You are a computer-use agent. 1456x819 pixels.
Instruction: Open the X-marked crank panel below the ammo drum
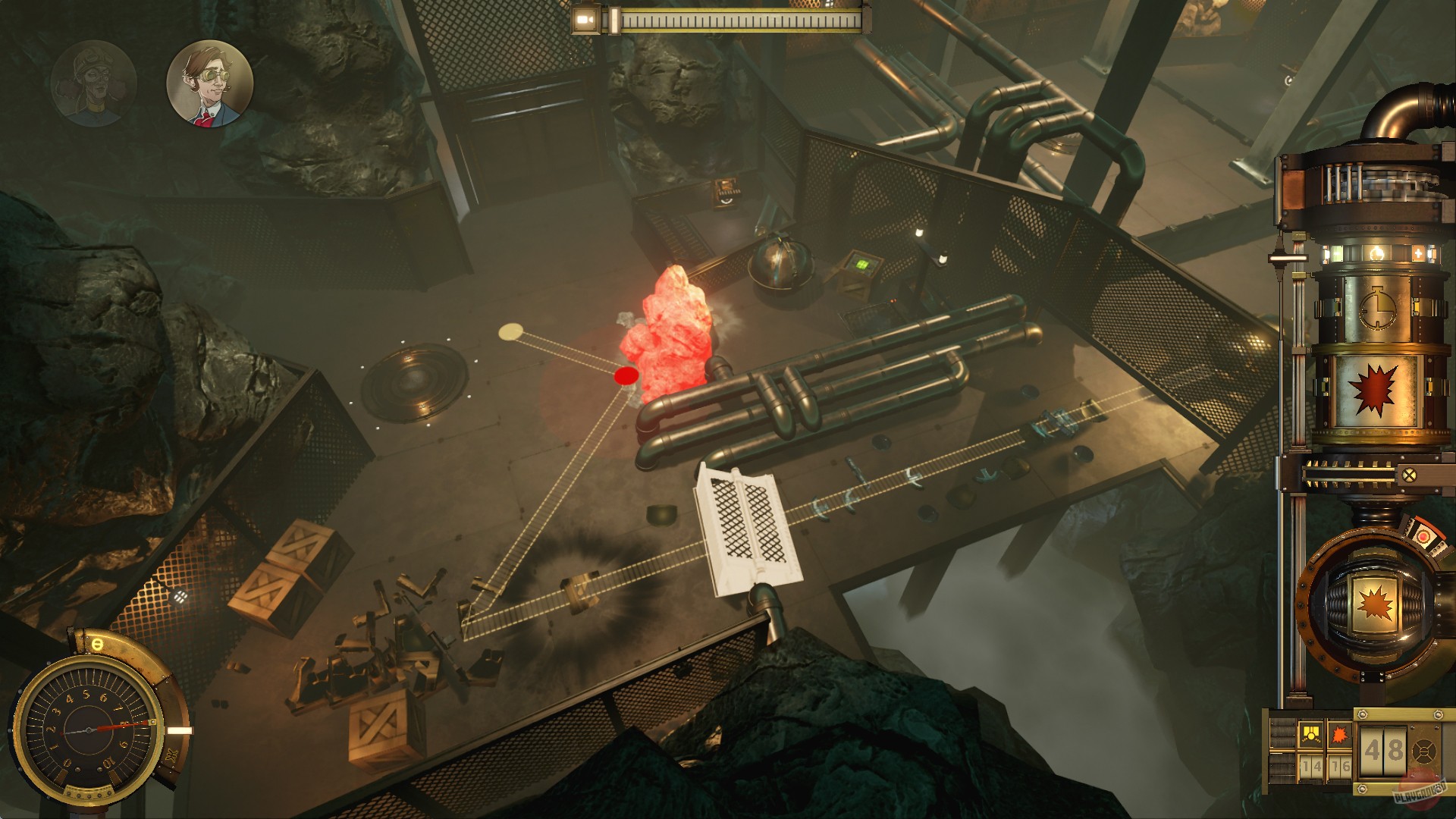point(1409,473)
